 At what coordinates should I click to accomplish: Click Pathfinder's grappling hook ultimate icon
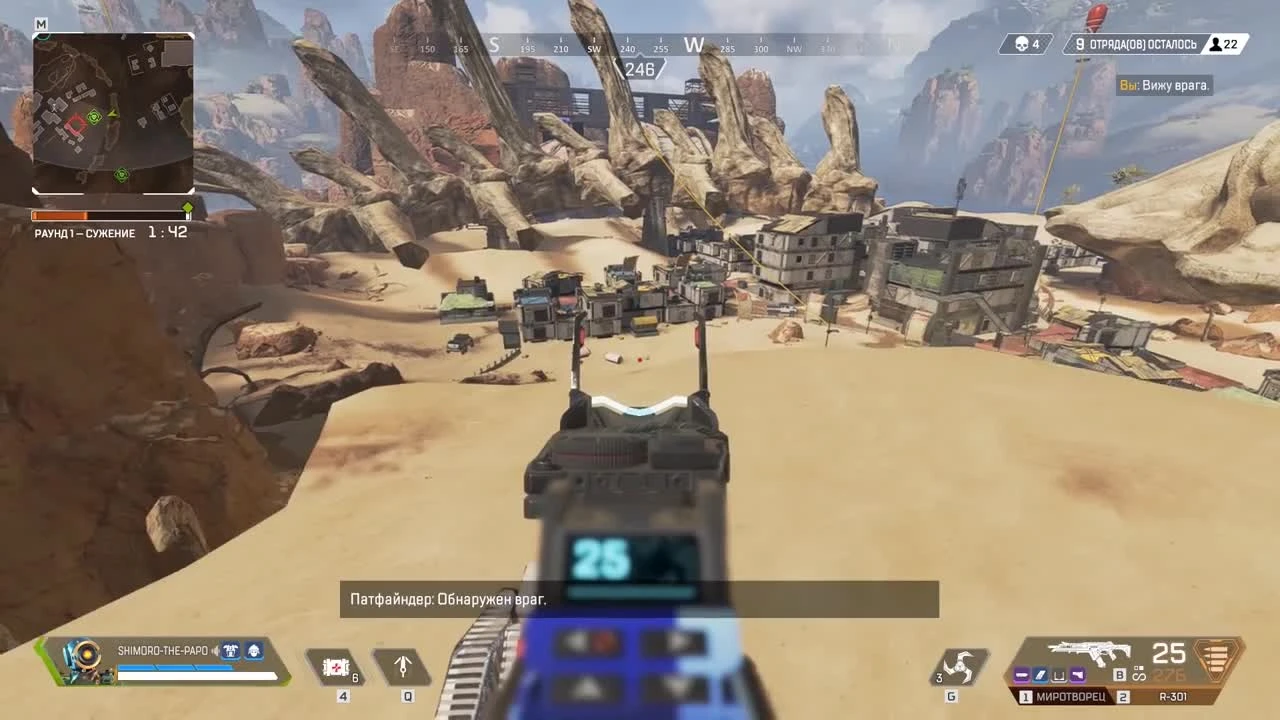(404, 666)
